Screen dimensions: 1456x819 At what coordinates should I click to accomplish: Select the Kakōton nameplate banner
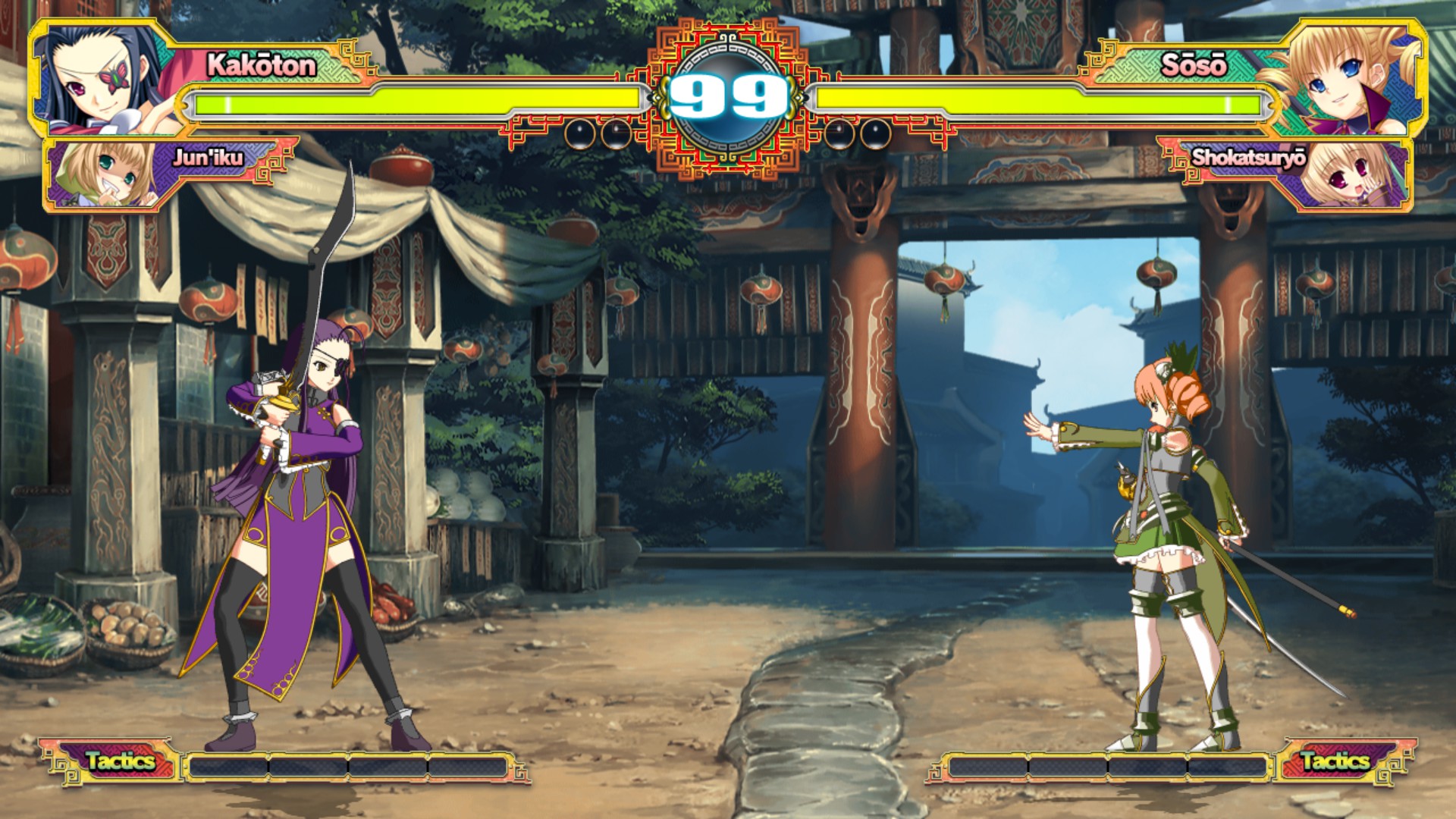258,67
